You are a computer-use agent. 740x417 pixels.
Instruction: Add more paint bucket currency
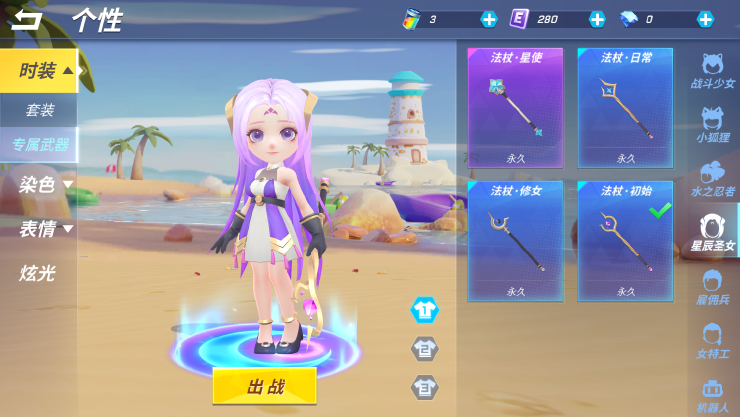[489, 19]
